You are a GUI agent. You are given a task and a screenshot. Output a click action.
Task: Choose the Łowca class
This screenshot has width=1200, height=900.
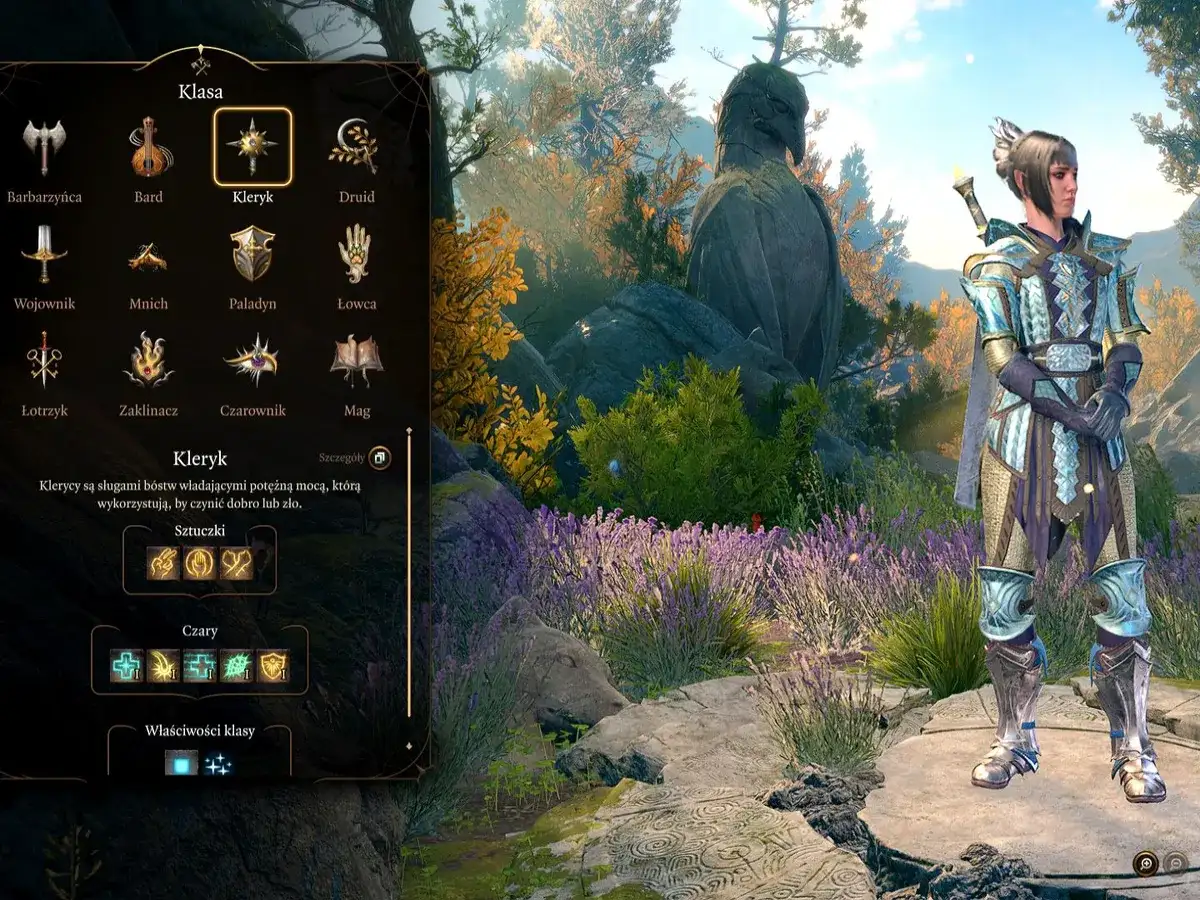355,253
